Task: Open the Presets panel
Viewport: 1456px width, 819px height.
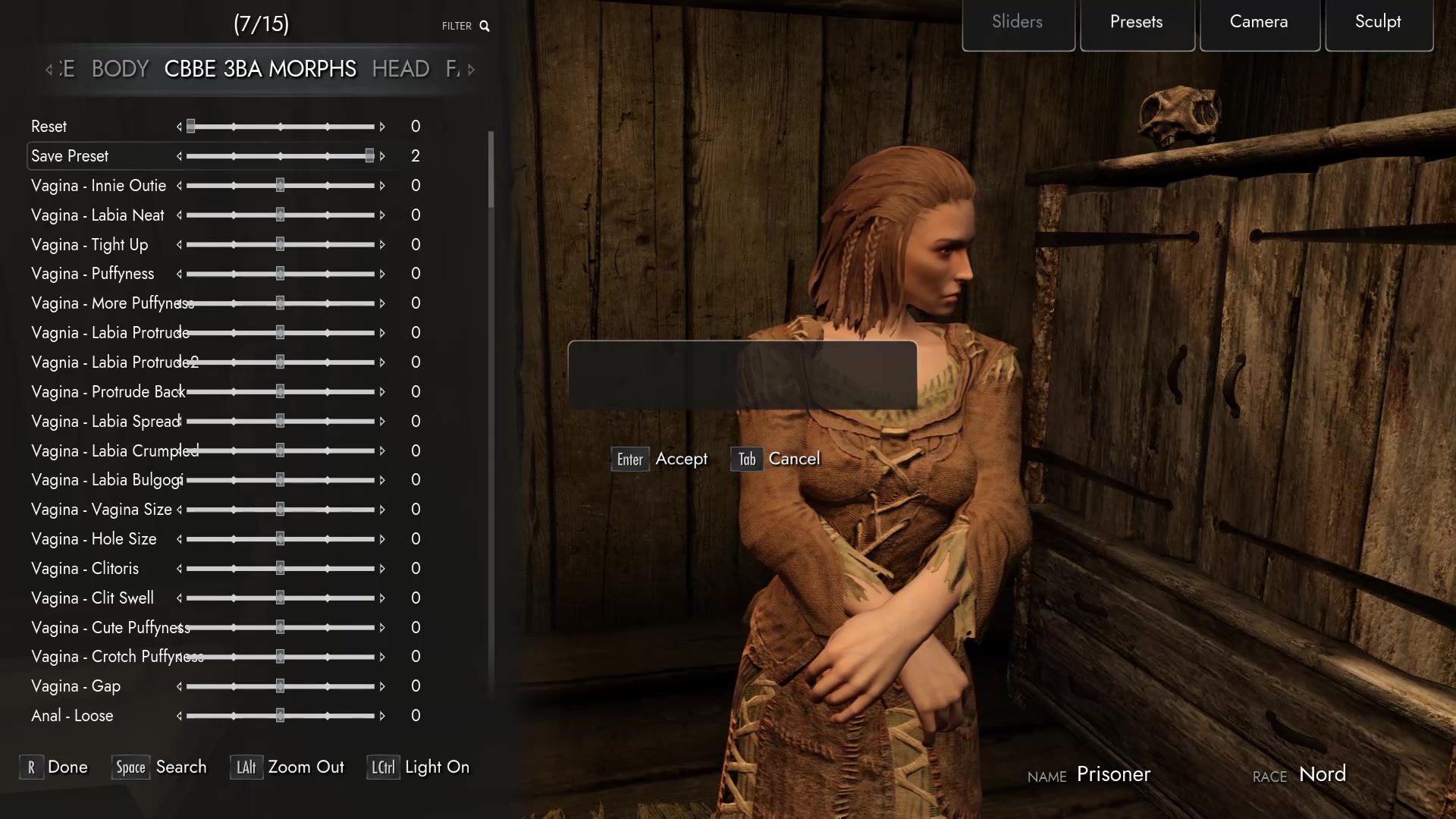Action: click(x=1135, y=22)
